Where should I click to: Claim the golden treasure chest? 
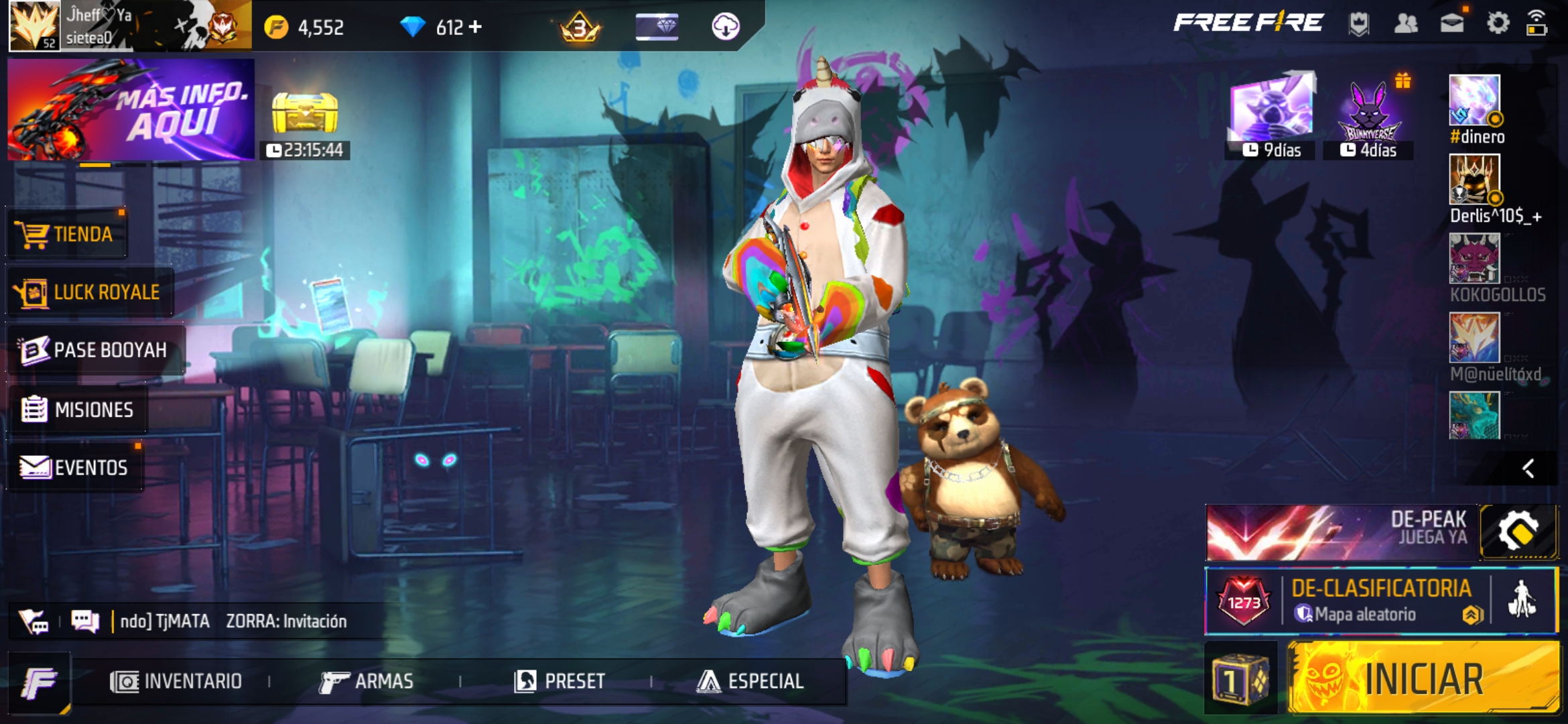click(305, 114)
